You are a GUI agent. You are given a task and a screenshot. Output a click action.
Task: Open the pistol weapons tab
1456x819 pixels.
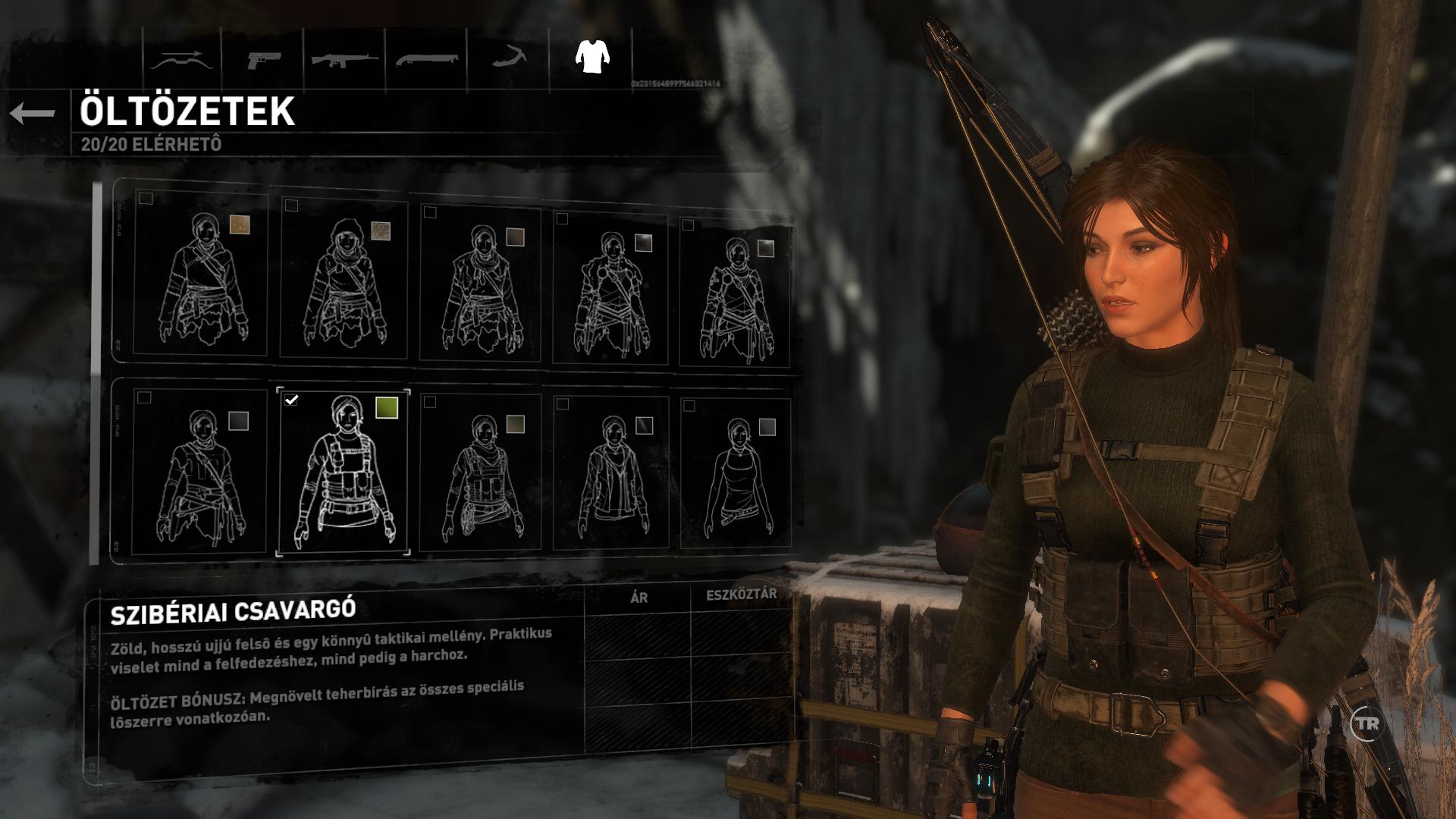coord(263,59)
